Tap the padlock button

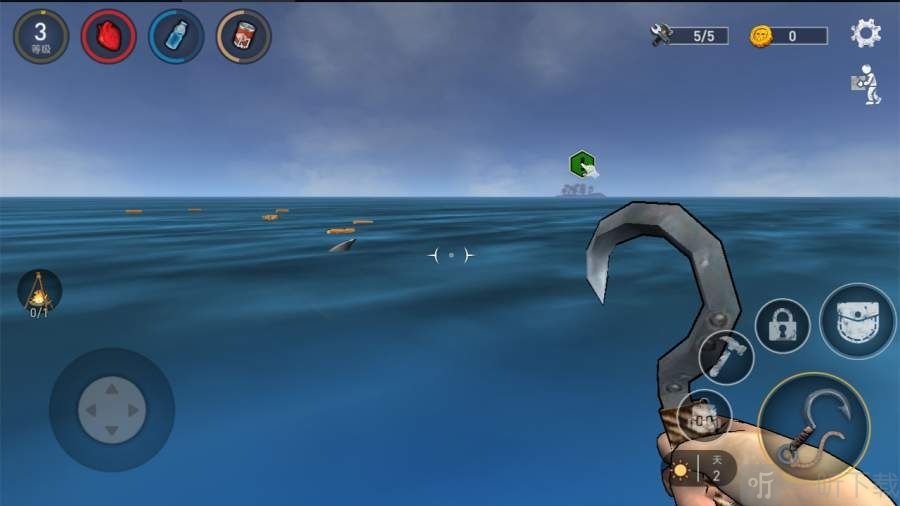[782, 326]
